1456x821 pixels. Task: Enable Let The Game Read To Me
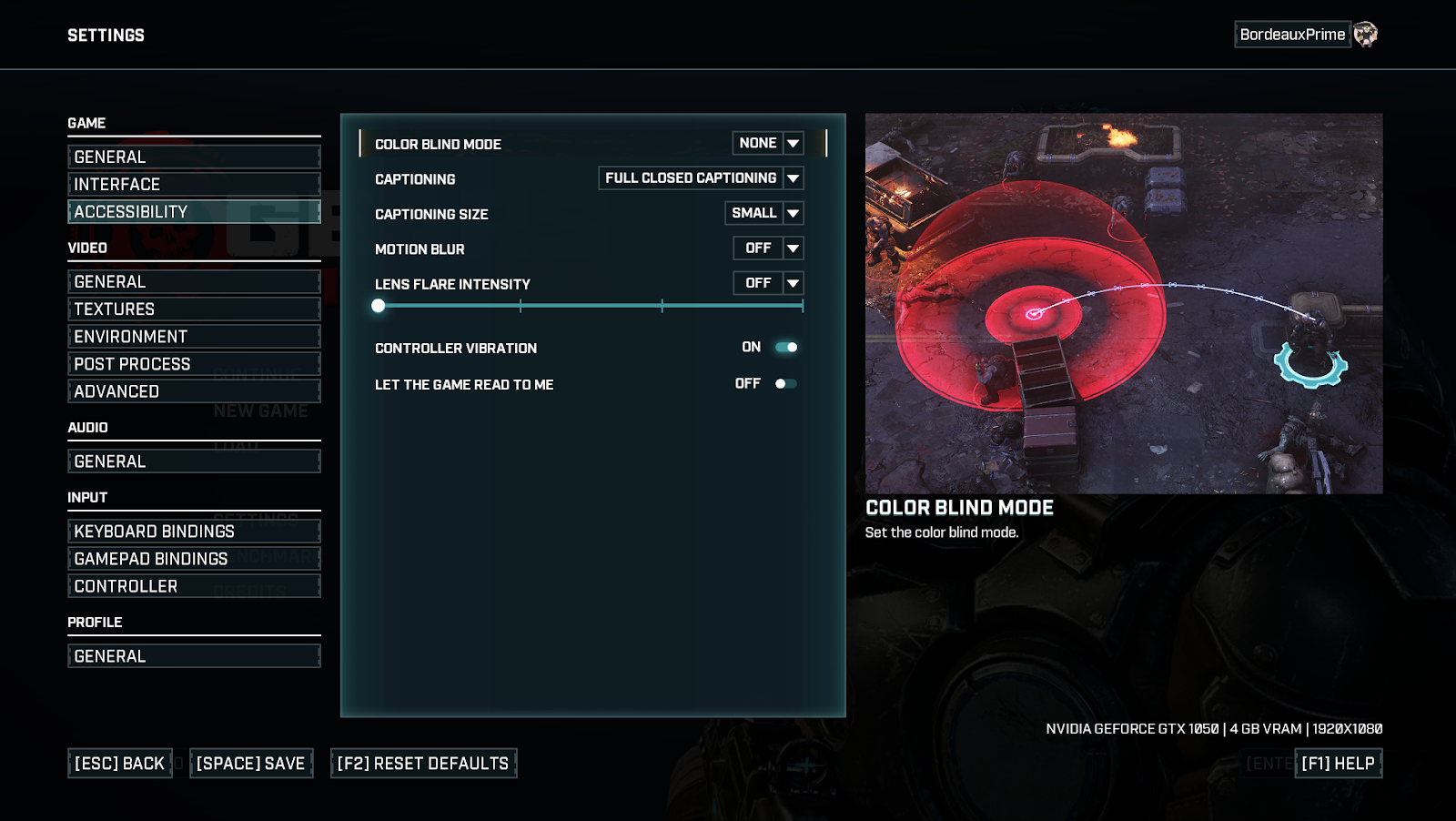point(786,384)
